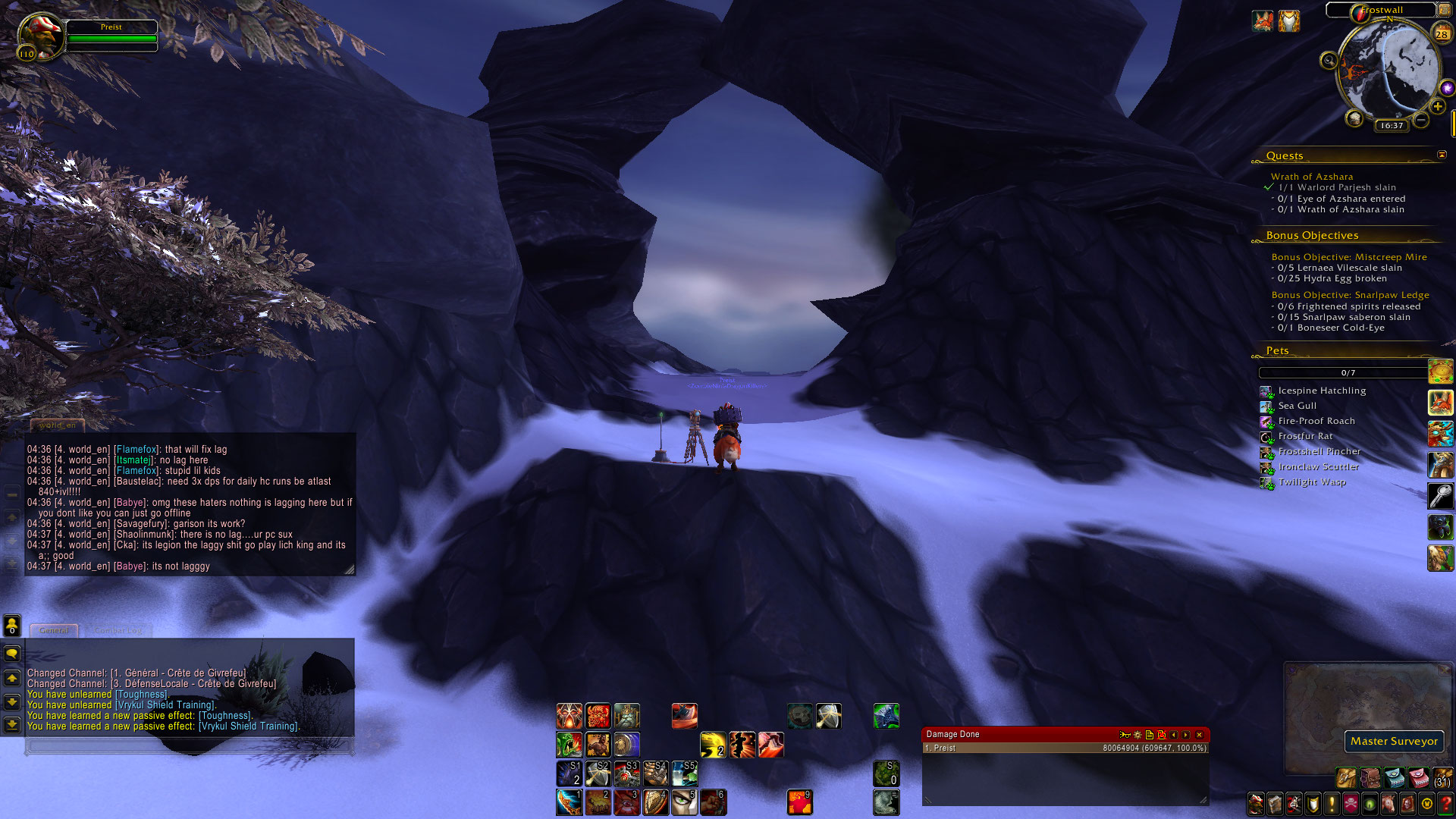The width and height of the screenshot is (1456, 819).
Task: Open Skada settings via the gear icon
Action: click(1137, 735)
